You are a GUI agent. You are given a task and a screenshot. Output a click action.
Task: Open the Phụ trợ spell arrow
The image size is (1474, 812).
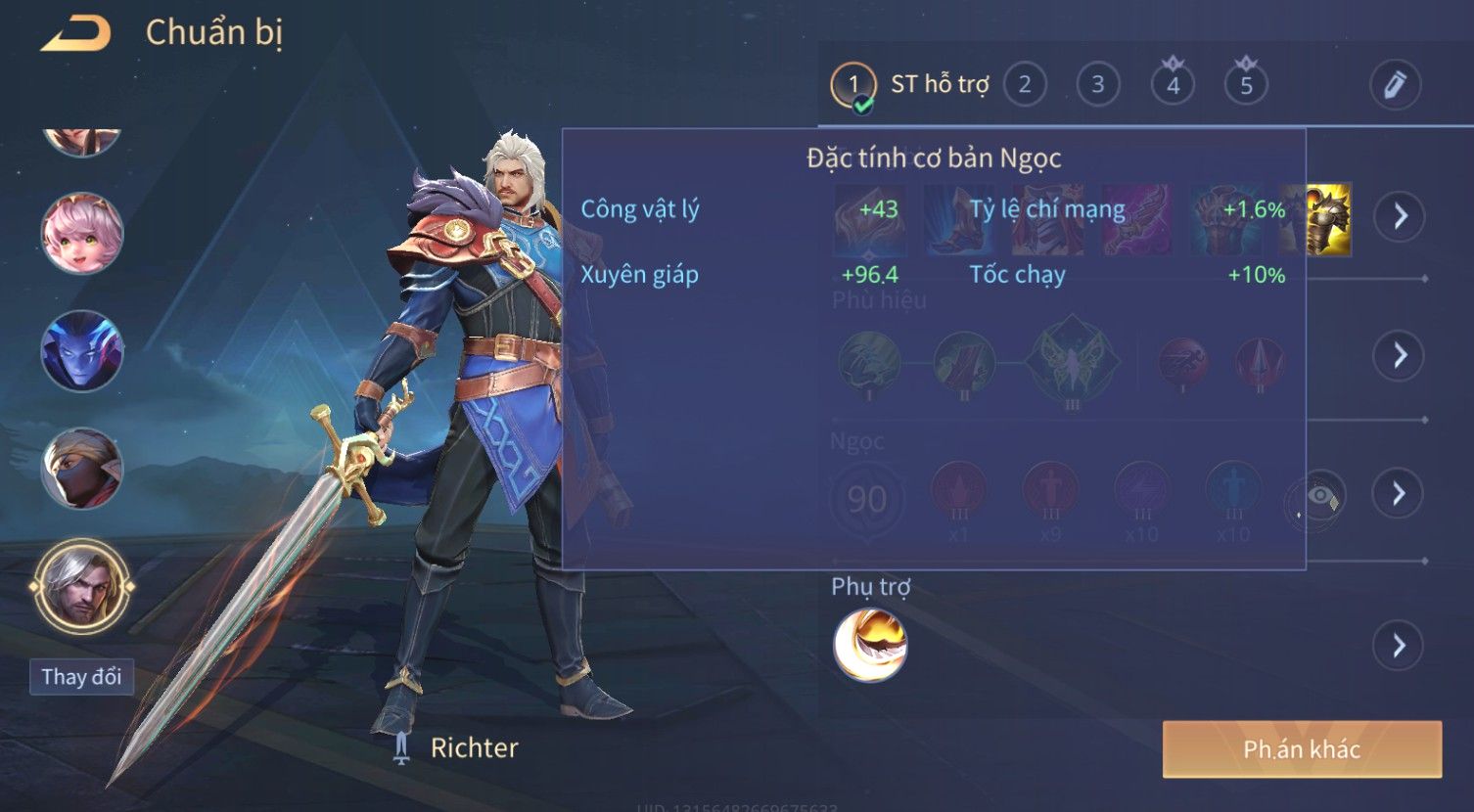(x=1400, y=646)
